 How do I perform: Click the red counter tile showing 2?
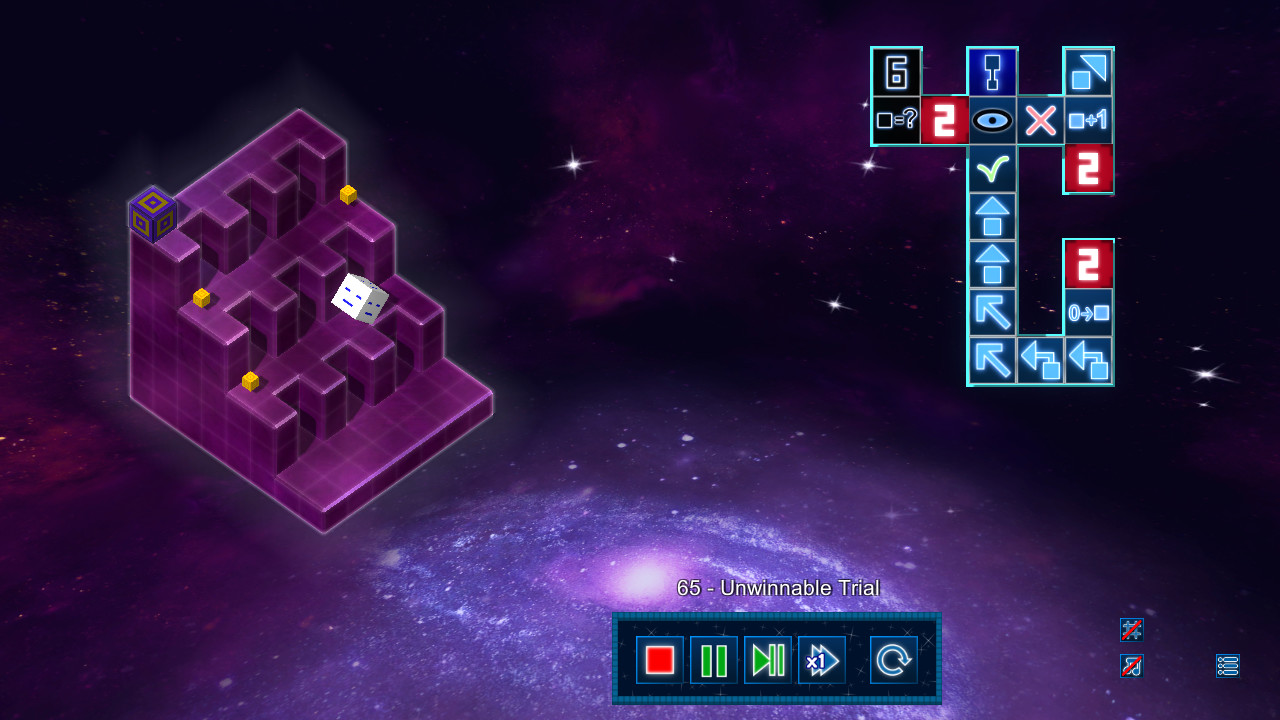coord(945,120)
